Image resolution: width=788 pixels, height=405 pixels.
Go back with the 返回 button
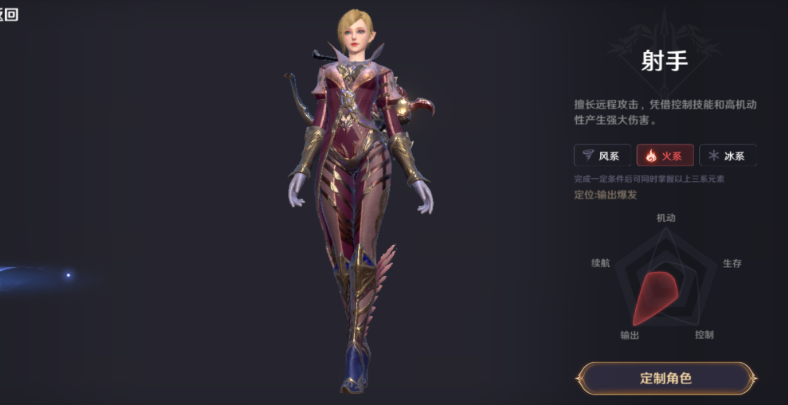(x=8, y=14)
